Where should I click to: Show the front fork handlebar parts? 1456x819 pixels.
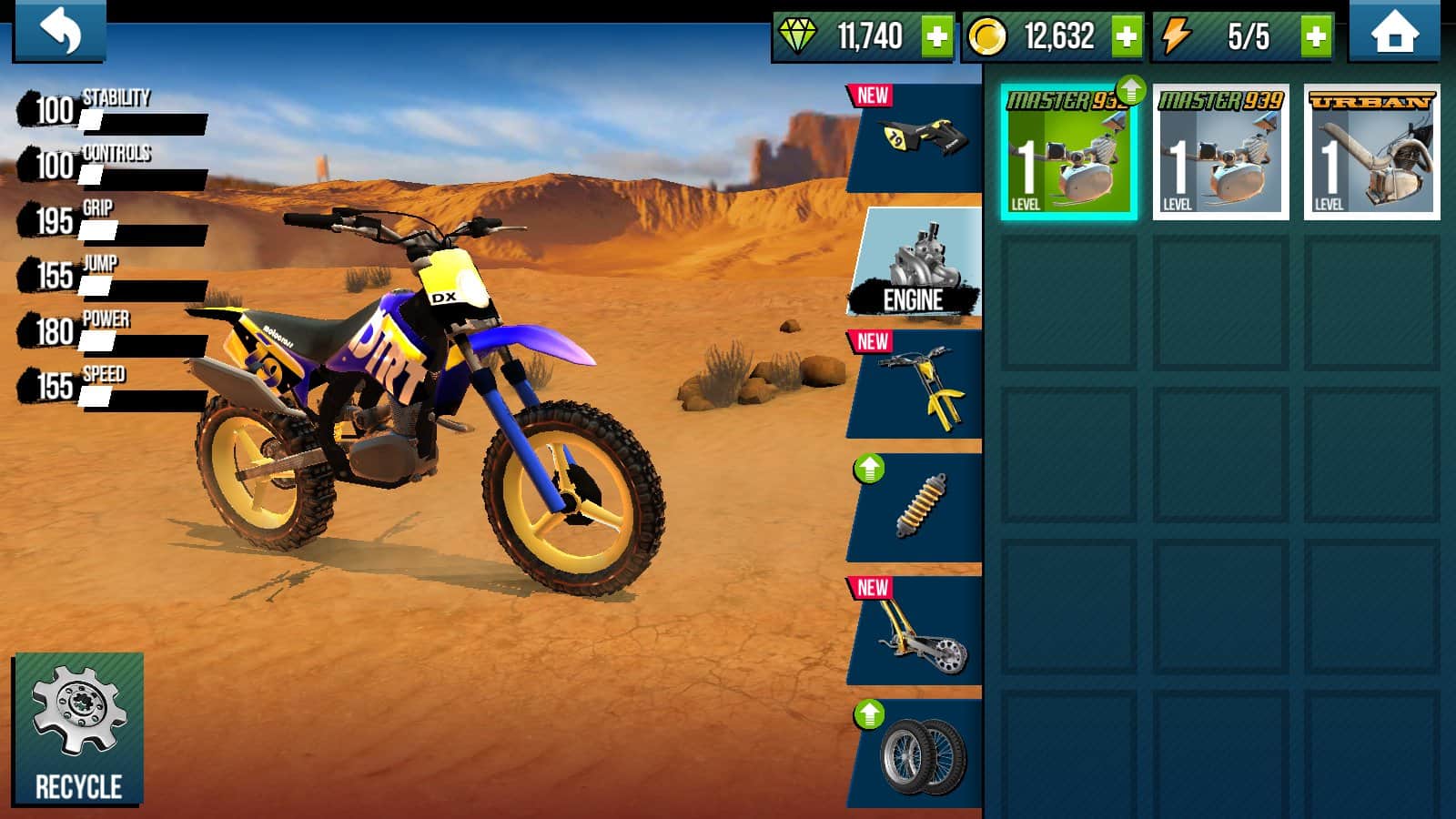pyautogui.click(x=917, y=386)
